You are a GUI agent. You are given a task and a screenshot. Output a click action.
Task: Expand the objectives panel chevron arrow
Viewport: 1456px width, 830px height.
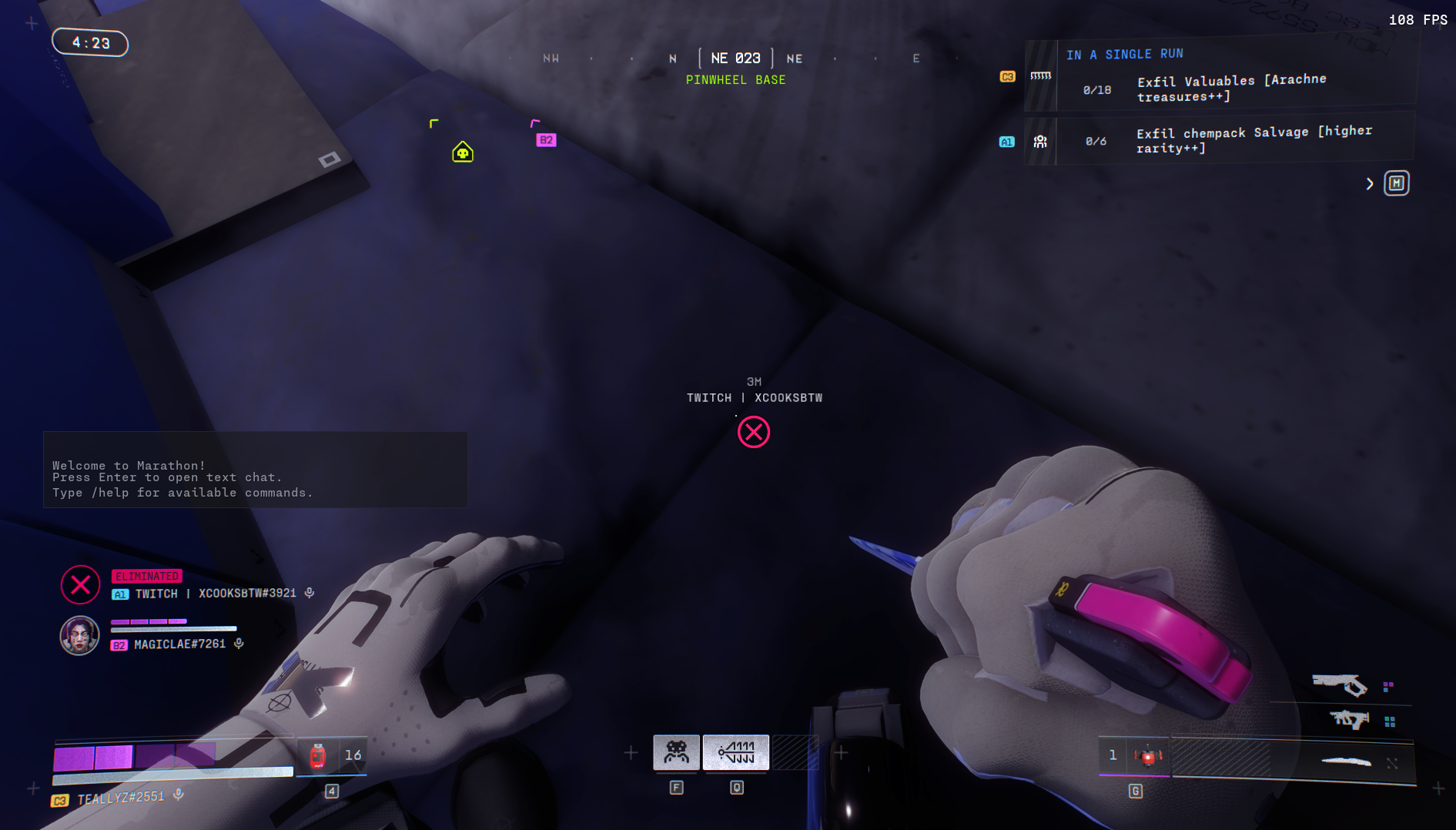[1370, 184]
